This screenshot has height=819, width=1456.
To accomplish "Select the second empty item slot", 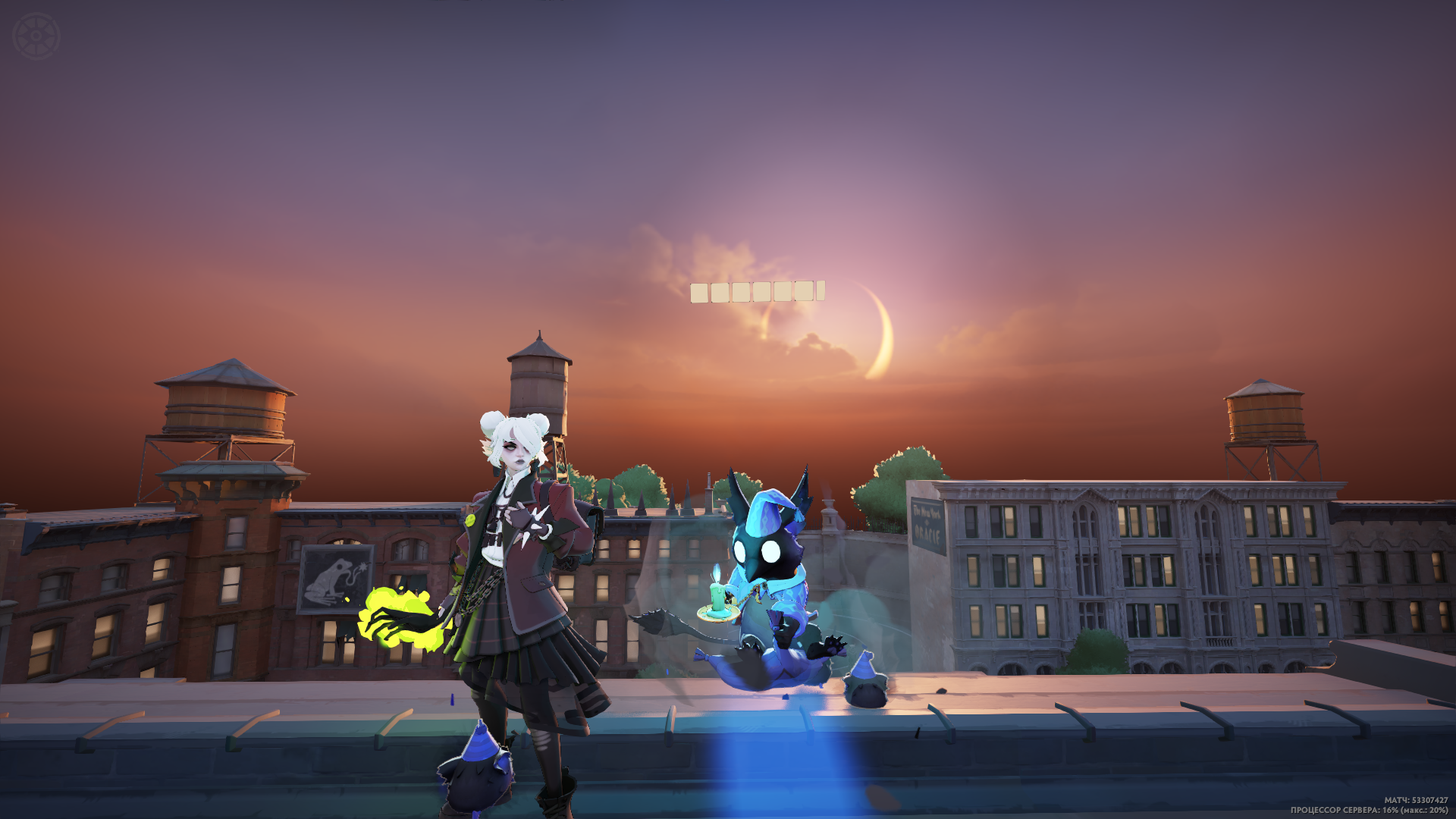I will [x=720, y=293].
